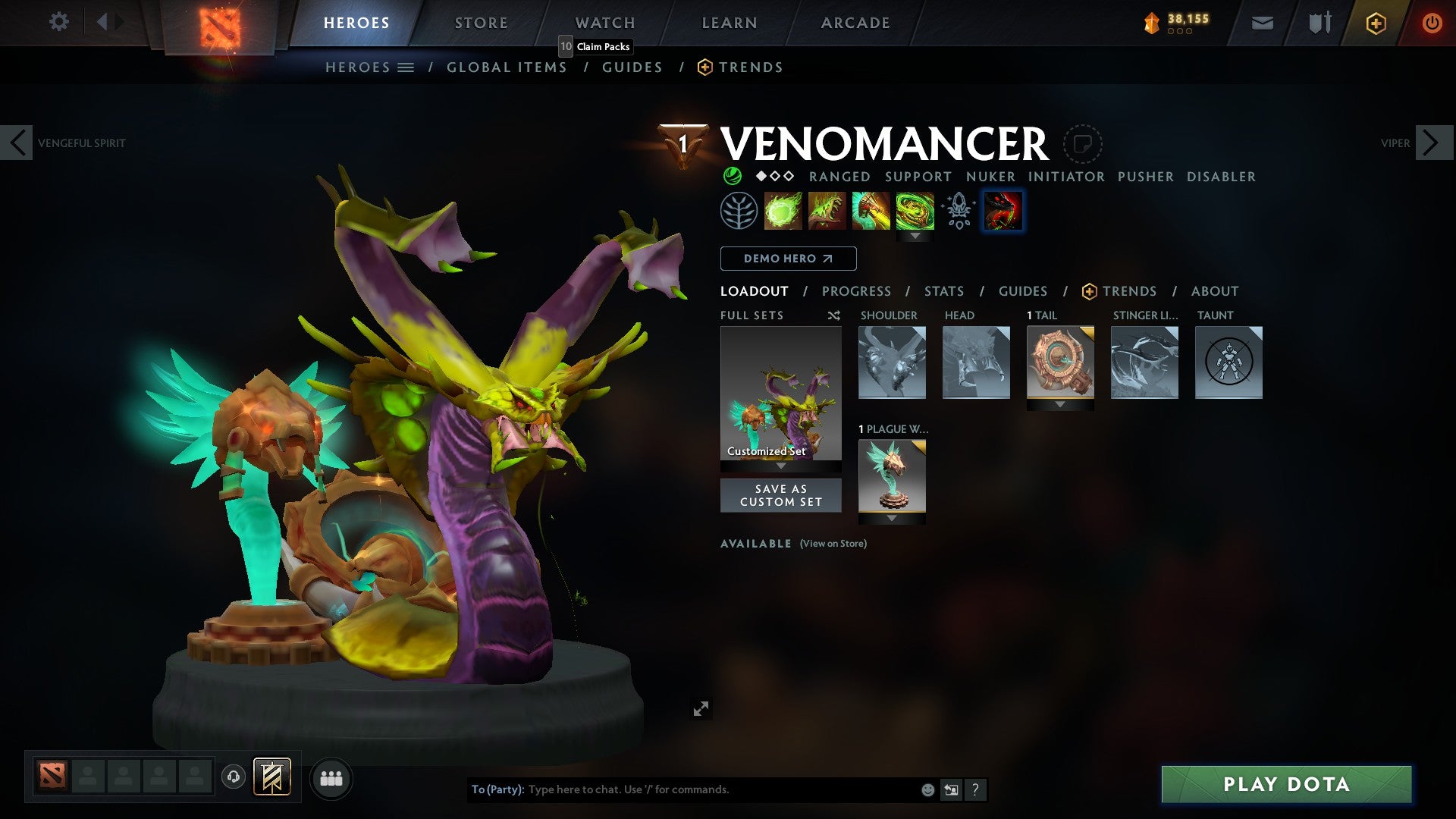Switch to the Progress tab

tap(856, 290)
